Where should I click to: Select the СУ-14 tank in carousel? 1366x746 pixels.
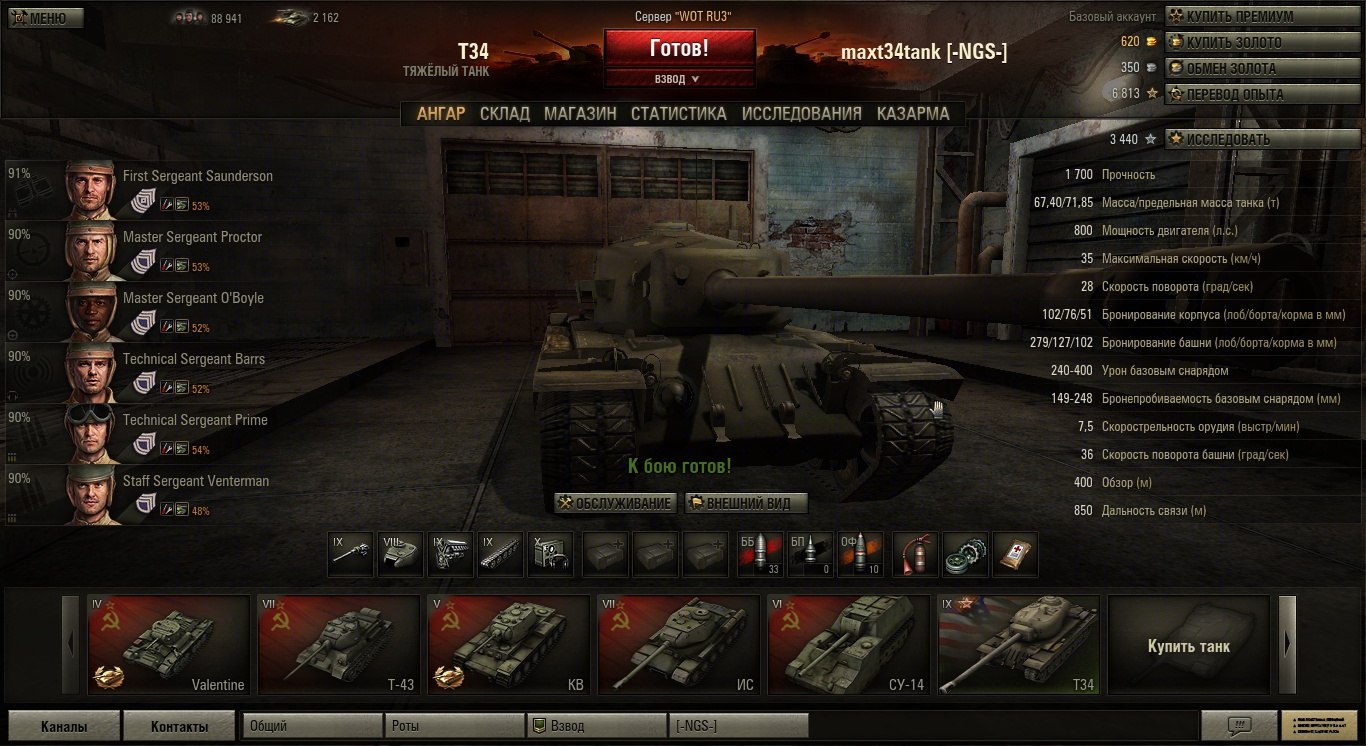point(848,645)
